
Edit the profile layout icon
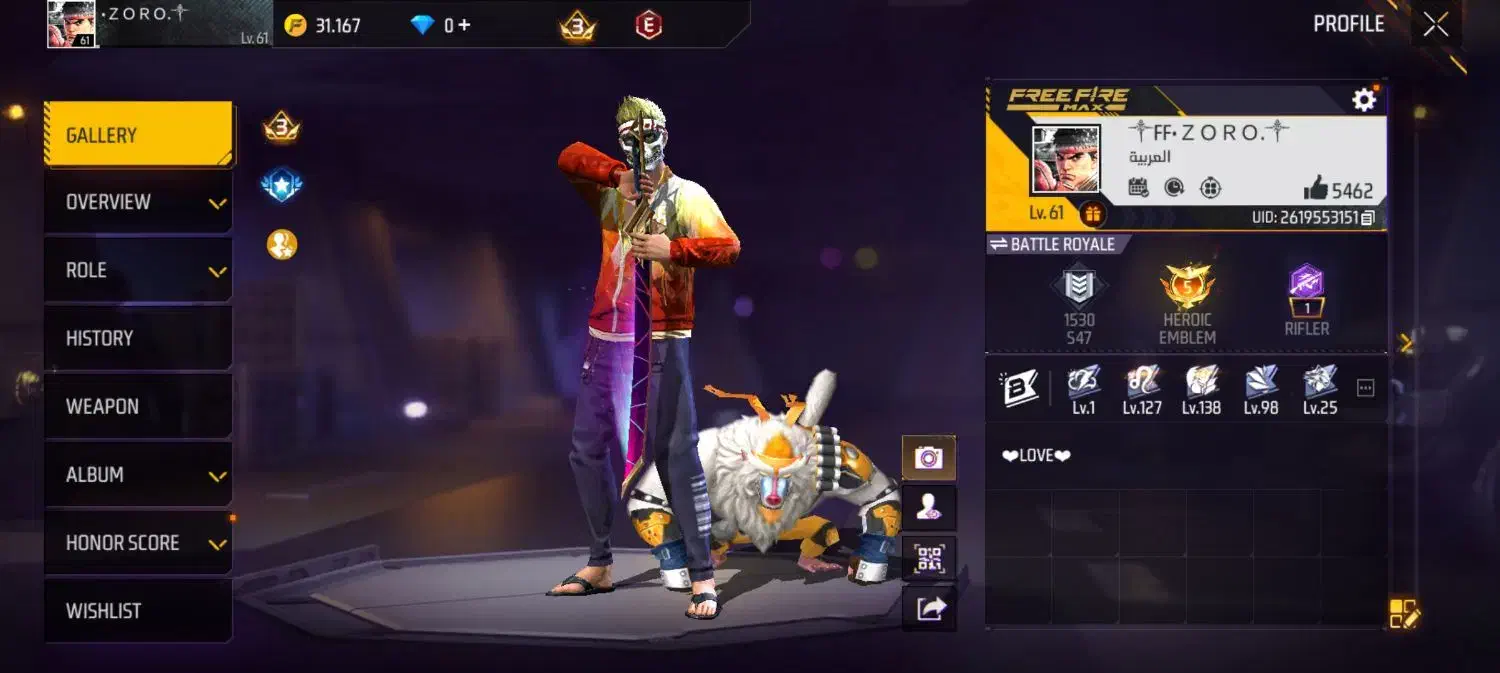point(1403,613)
